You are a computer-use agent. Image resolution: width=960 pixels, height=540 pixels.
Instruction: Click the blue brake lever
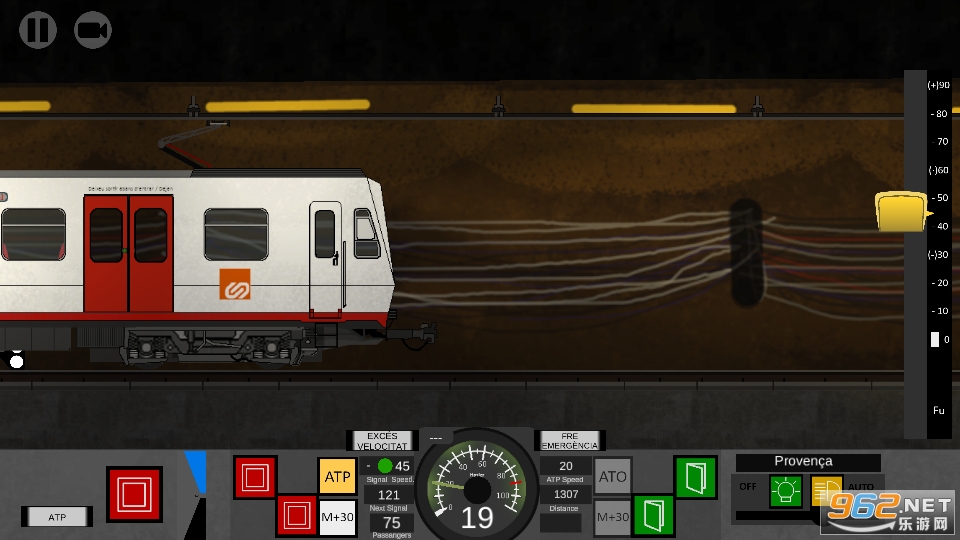click(x=196, y=472)
